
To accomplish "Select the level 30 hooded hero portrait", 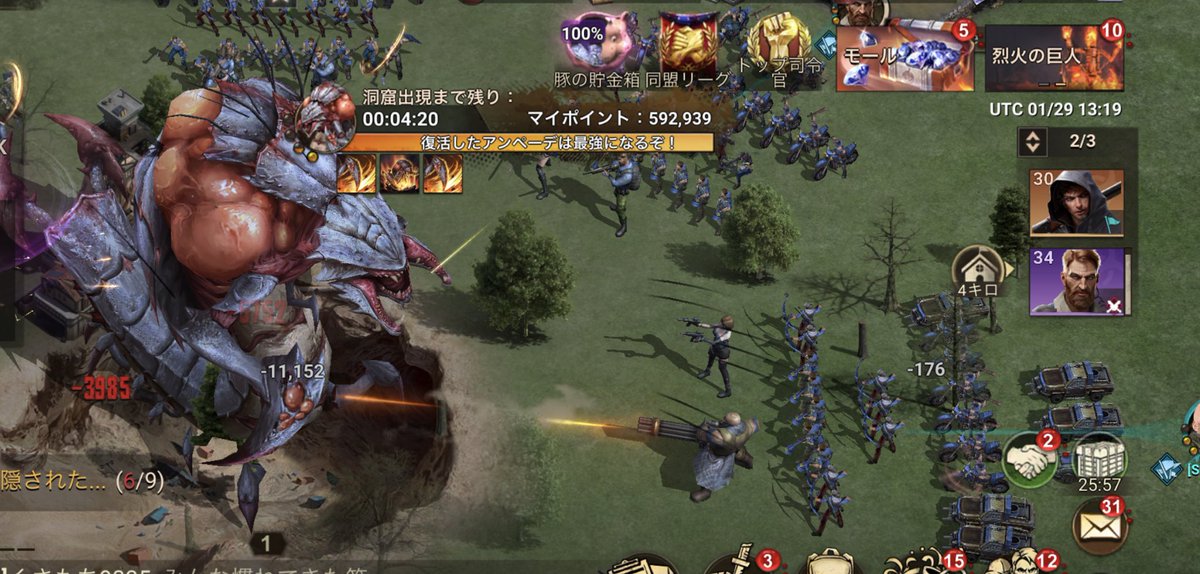I will pos(1076,202).
